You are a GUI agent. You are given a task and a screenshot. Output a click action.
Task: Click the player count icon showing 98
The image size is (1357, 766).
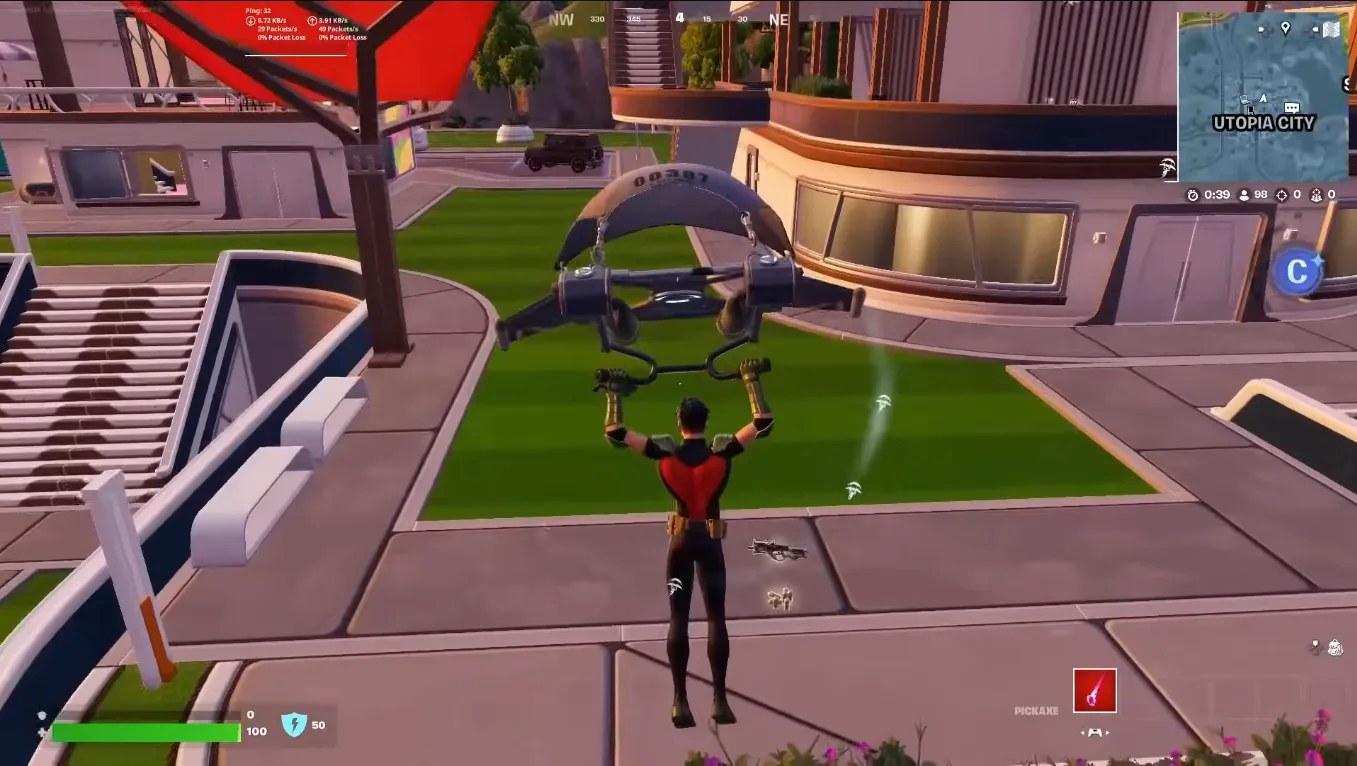[x=1244, y=195]
